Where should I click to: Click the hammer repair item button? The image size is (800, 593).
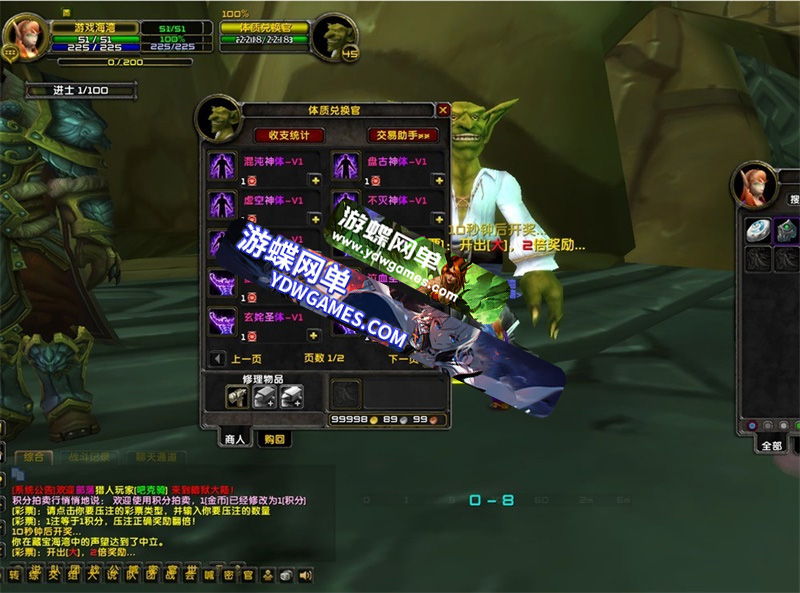(237, 397)
